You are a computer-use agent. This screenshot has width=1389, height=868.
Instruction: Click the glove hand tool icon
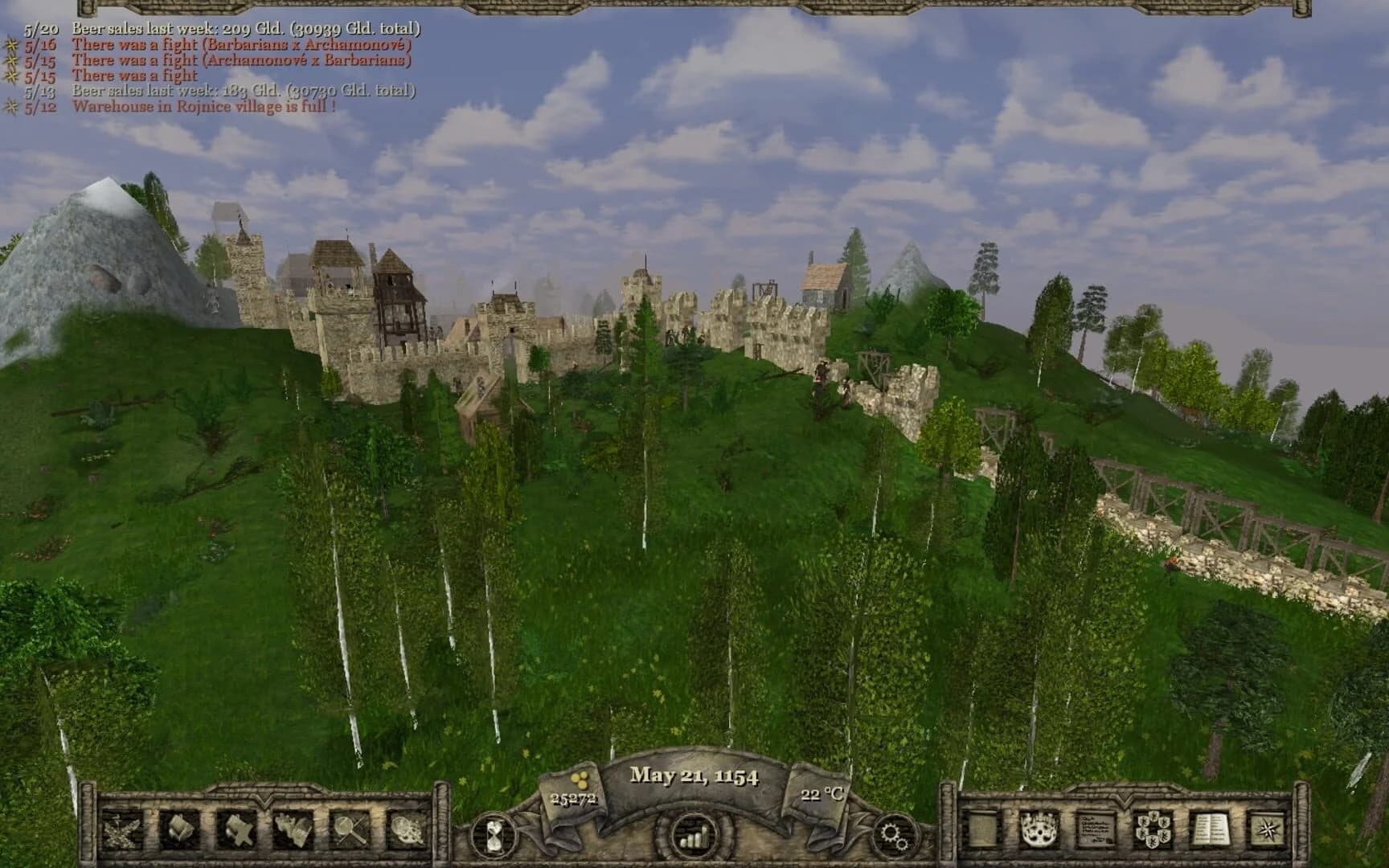(292, 830)
